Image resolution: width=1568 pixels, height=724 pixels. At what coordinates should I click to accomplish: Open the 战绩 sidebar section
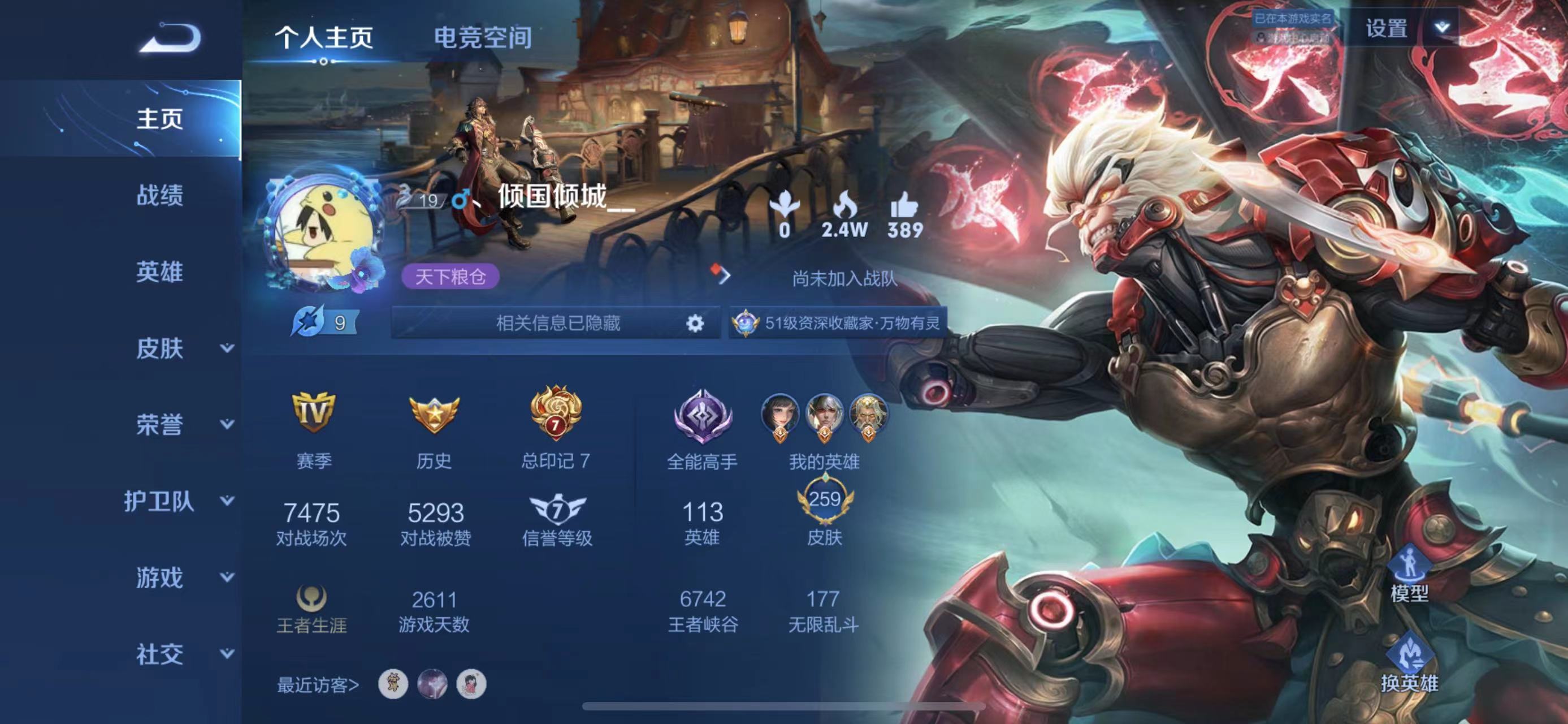click(x=159, y=196)
